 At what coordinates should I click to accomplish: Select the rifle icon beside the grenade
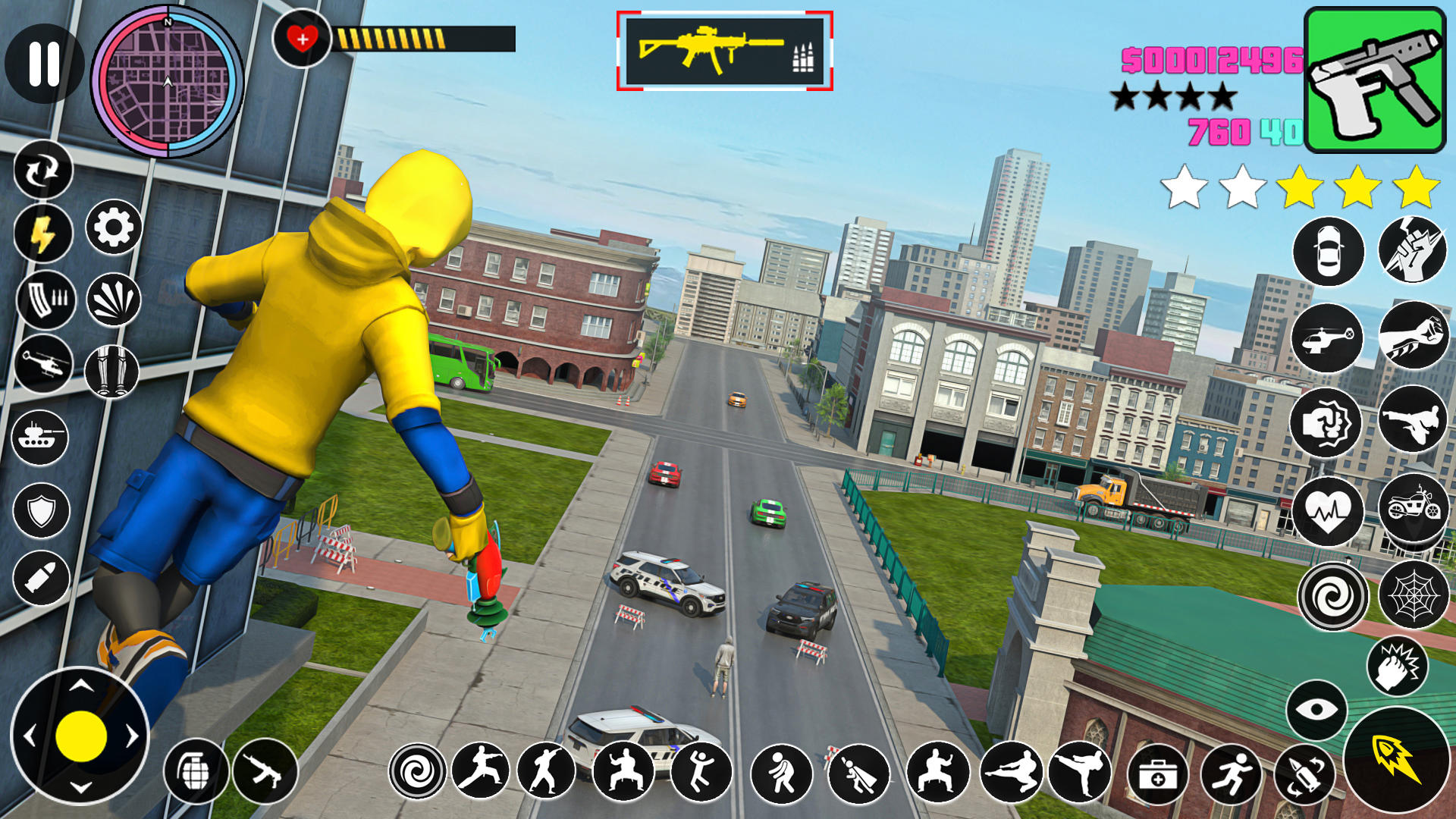[265, 771]
